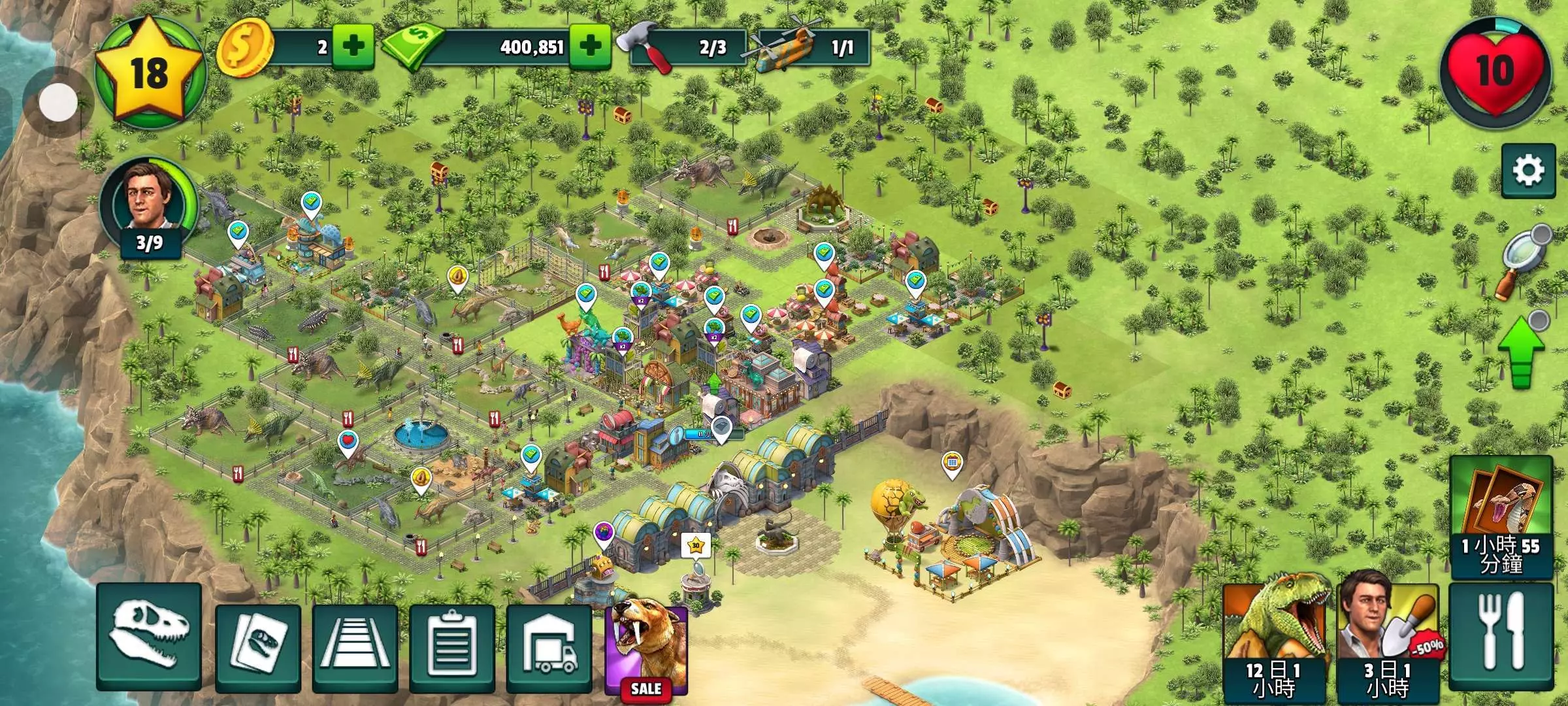Open the settings gear menu
This screenshot has width=1568, height=706.
[1528, 171]
